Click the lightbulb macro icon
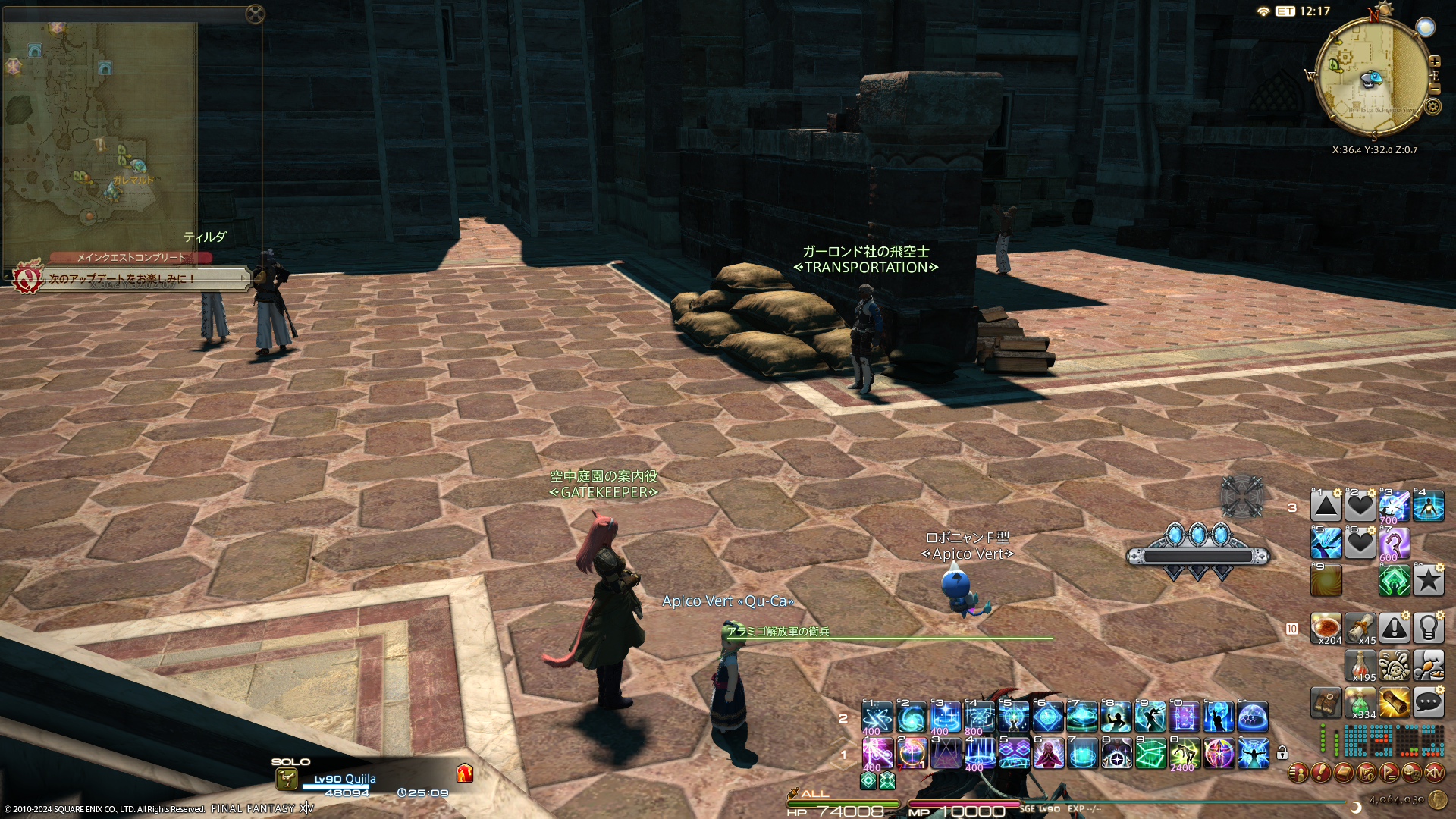1456x819 pixels. (x=1428, y=628)
